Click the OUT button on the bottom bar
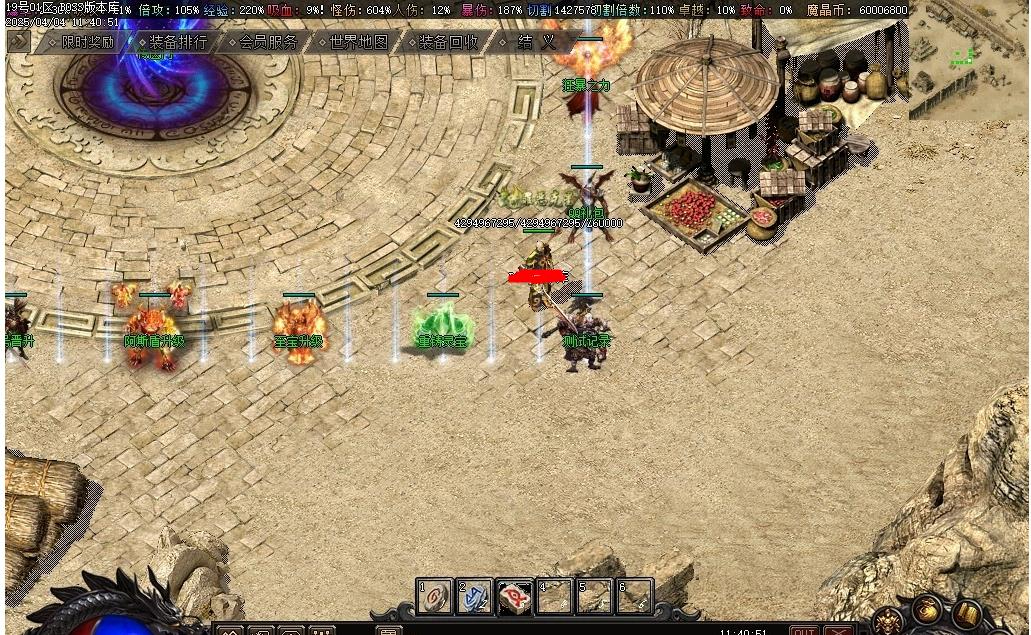The width and height of the screenshot is (1031, 635). pos(803,630)
